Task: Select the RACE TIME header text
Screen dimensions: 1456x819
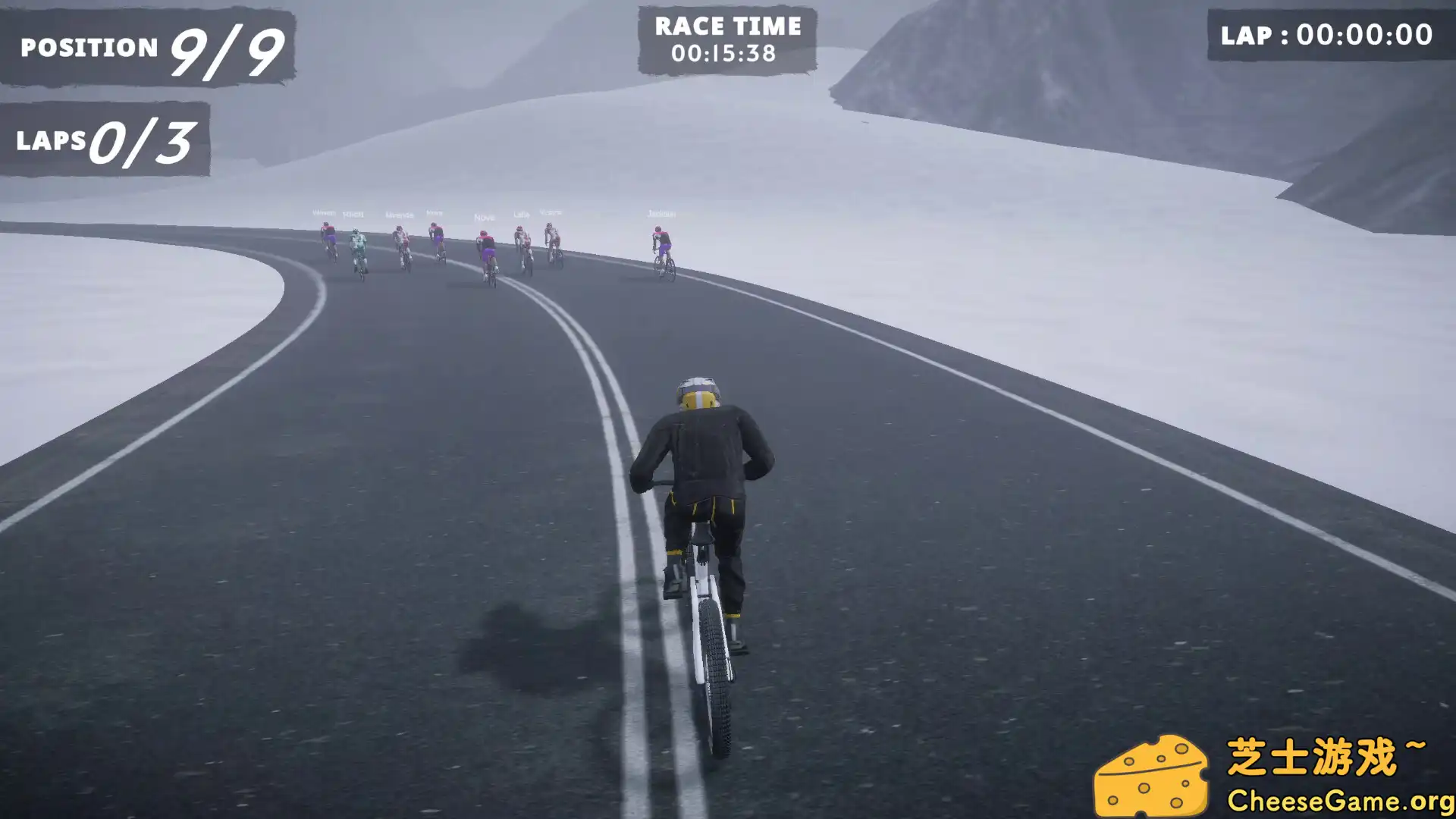Action: click(726, 26)
